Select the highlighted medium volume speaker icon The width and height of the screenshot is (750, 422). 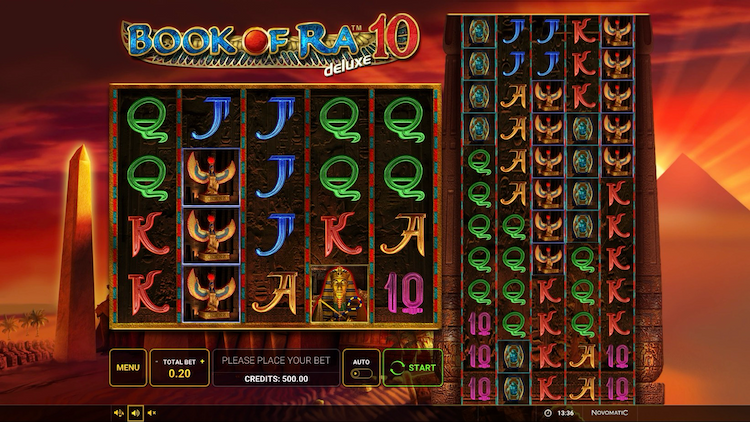[x=136, y=412]
